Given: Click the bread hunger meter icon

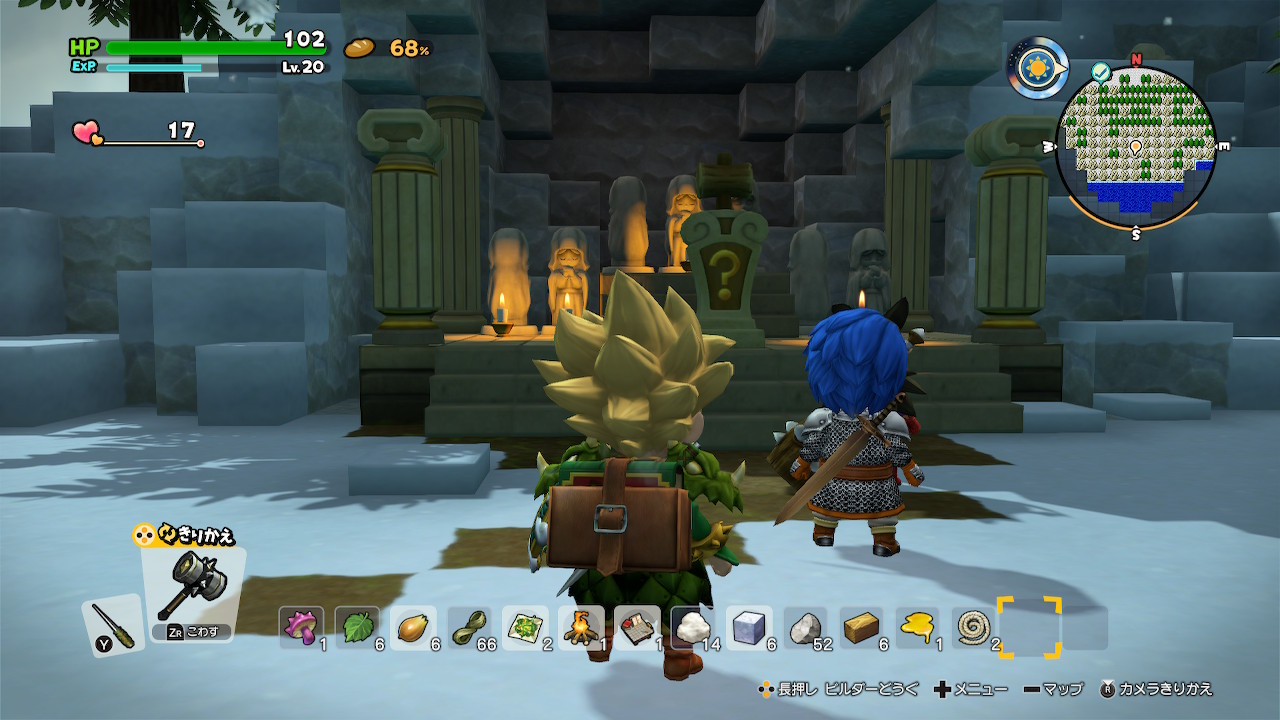Looking at the screenshot, I should coord(360,47).
